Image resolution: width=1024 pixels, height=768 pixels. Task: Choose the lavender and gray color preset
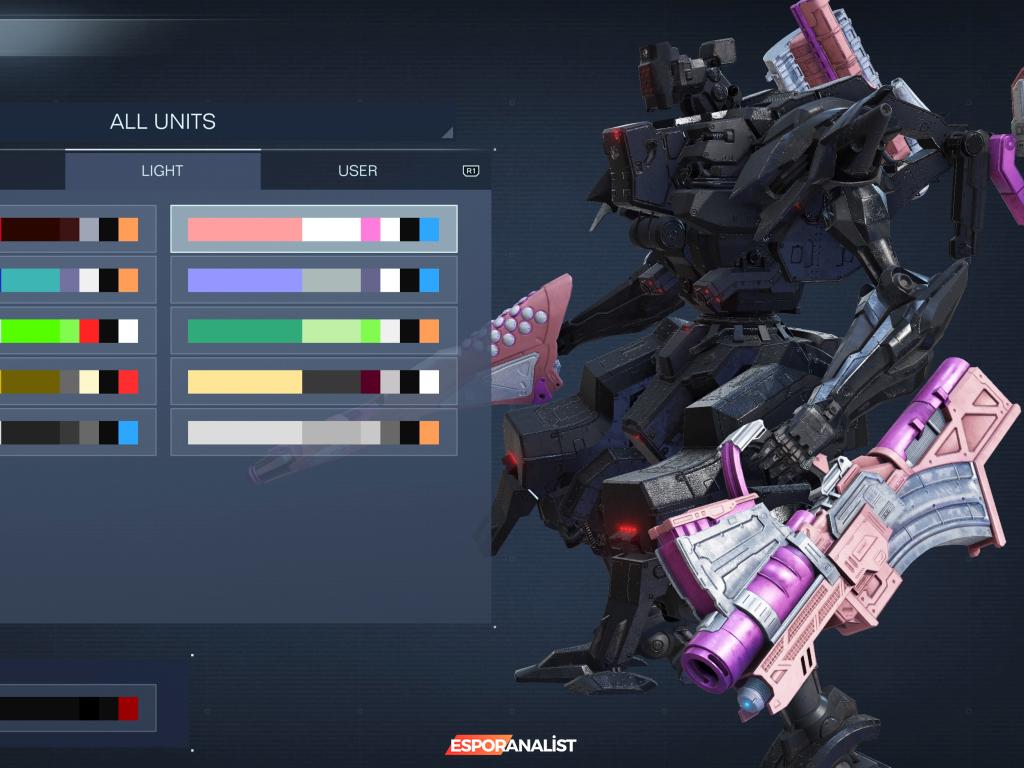tap(313, 281)
